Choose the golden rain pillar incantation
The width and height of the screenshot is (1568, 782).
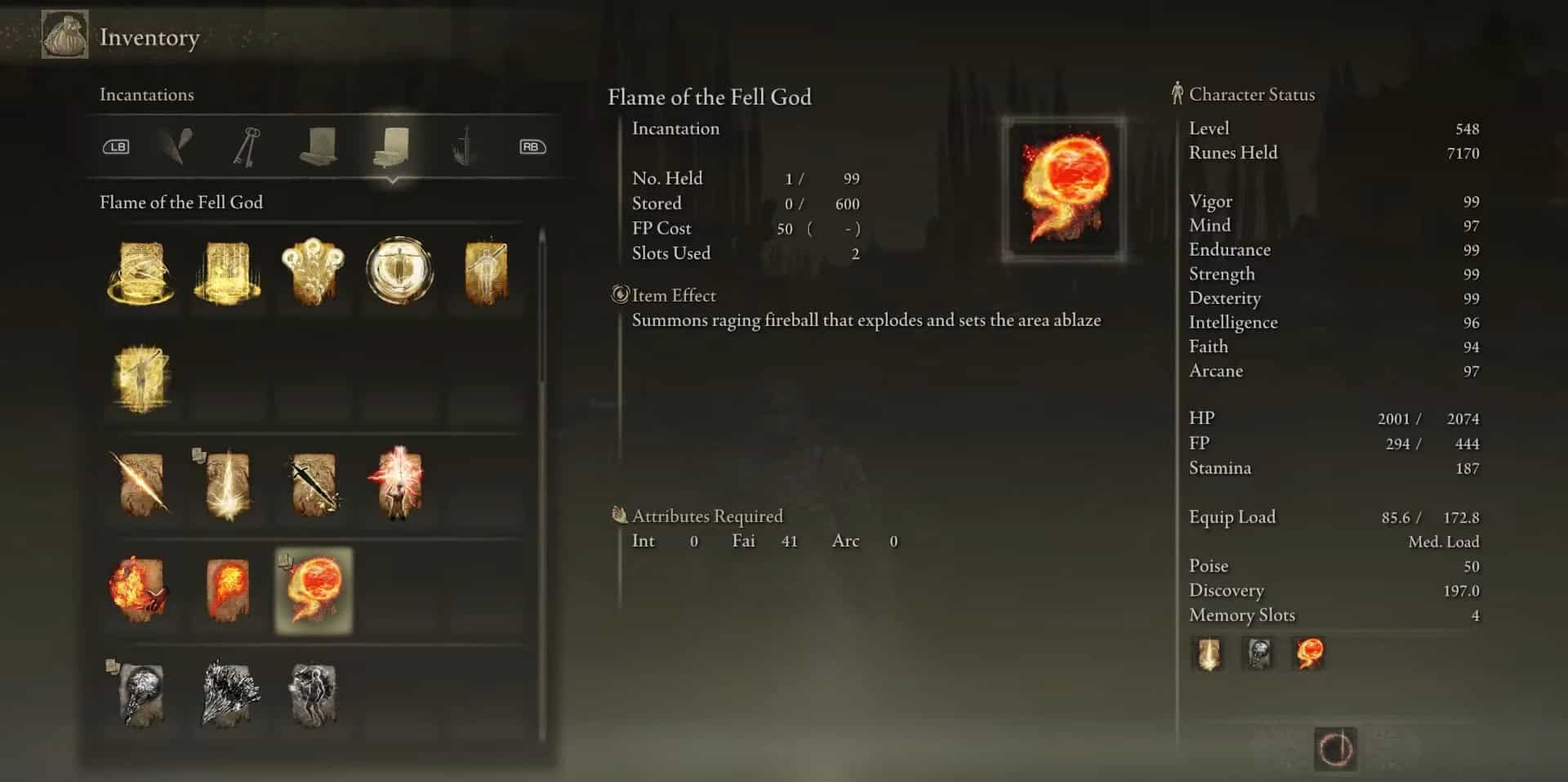[x=227, y=272]
